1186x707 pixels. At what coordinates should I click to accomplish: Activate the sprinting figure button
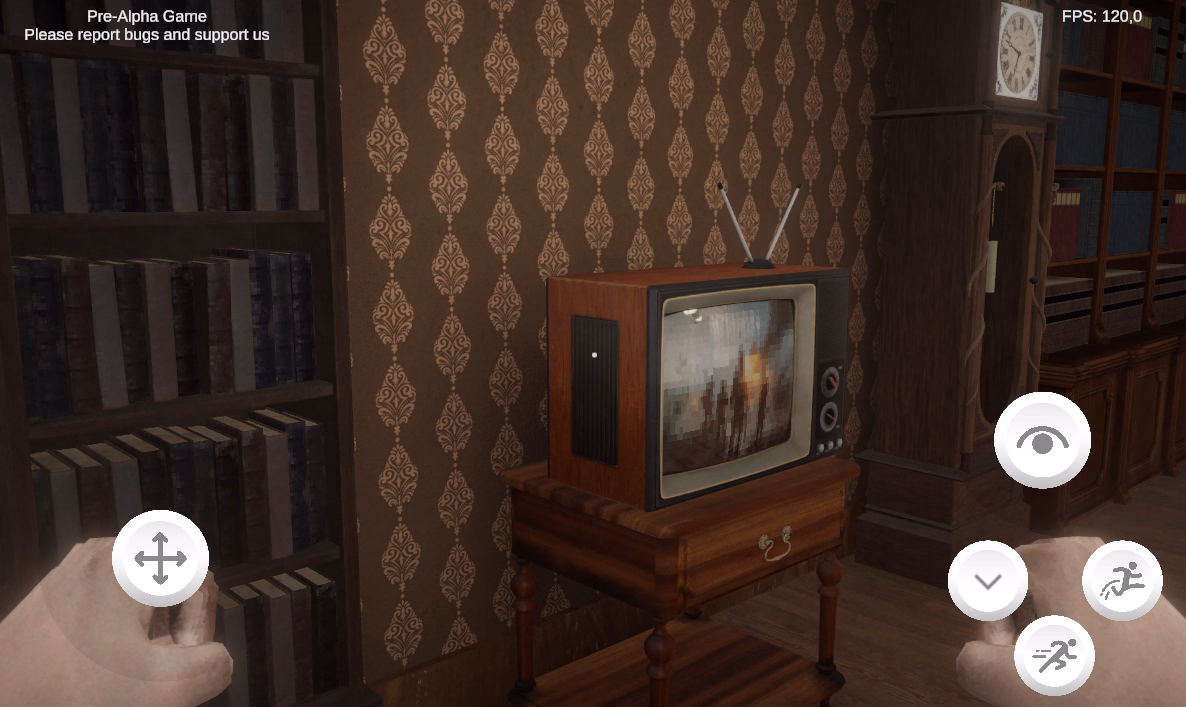coord(1054,656)
